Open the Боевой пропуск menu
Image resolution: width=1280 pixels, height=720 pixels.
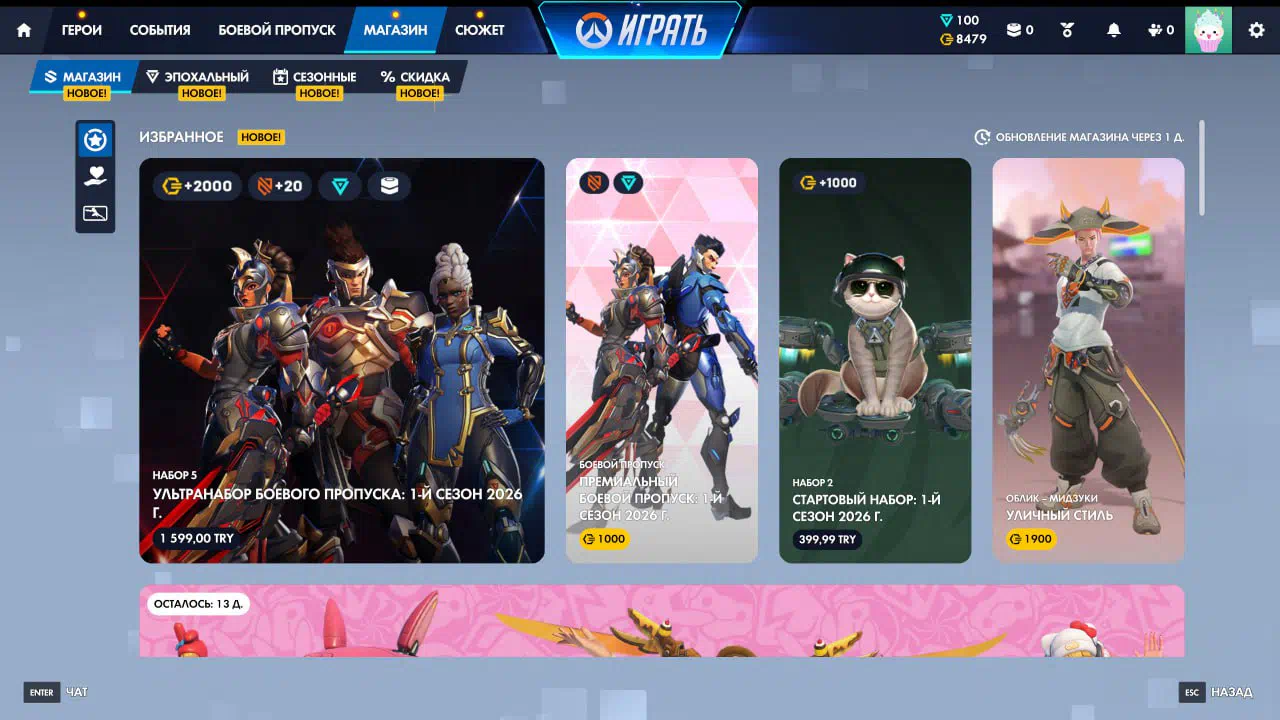coord(277,30)
